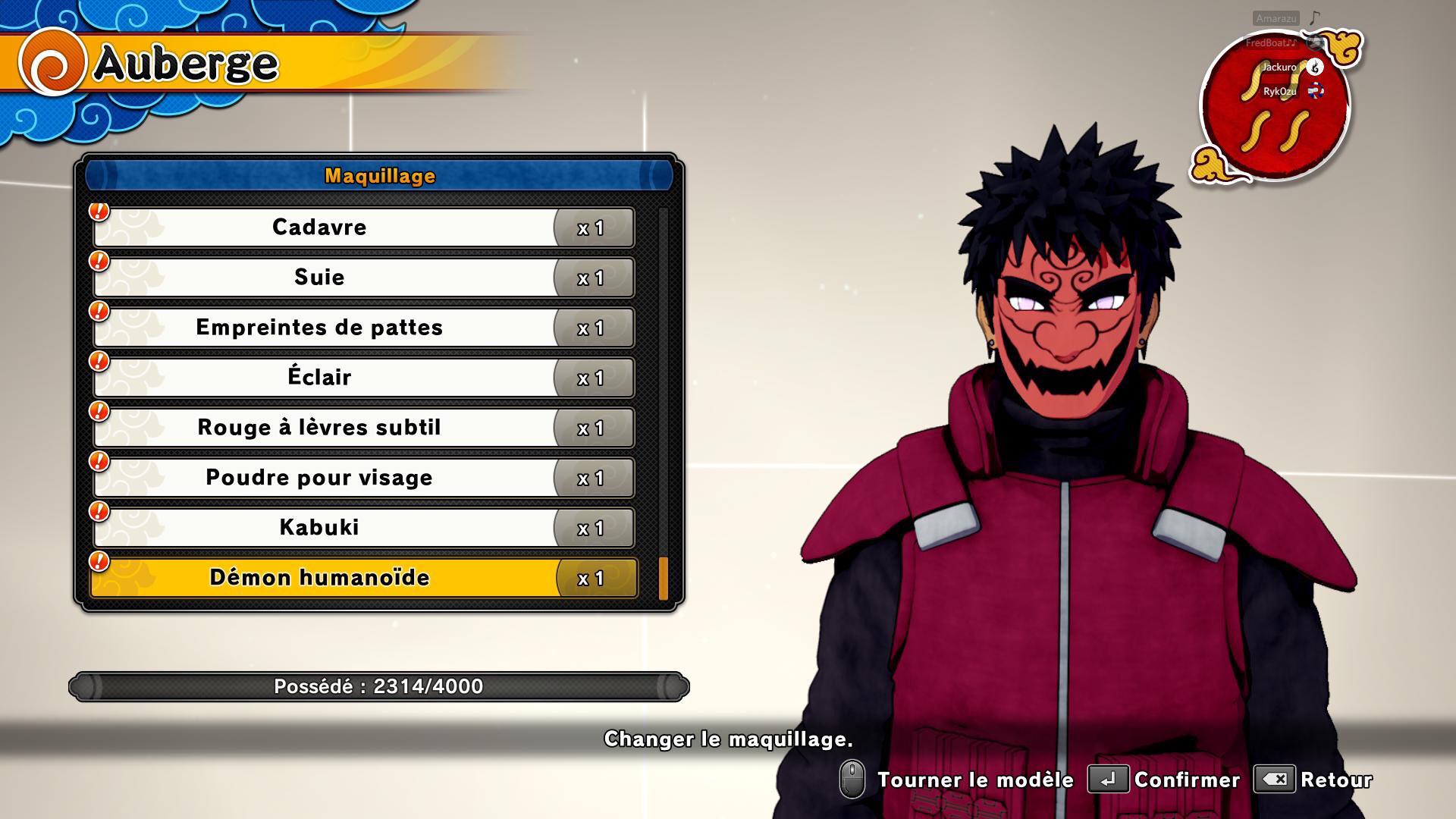Click the makeup list scrollbar handle
The width and height of the screenshot is (1456, 819).
[664, 579]
